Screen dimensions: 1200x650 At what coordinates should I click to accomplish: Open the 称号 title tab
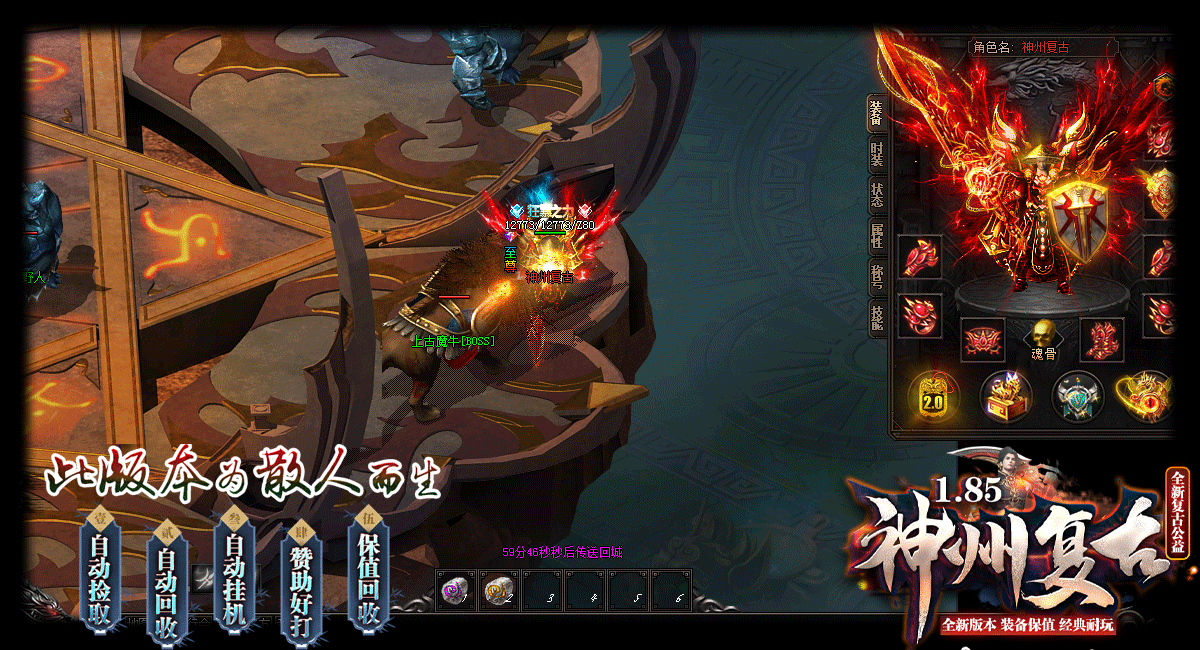point(877,276)
